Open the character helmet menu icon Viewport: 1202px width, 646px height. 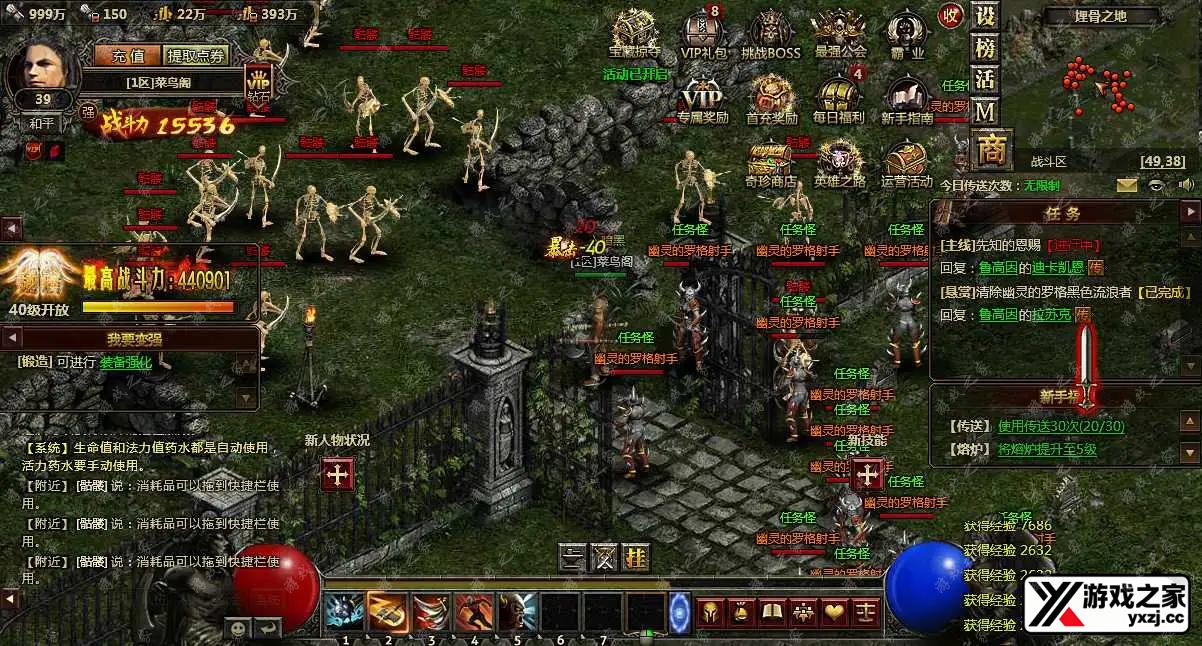(709, 611)
